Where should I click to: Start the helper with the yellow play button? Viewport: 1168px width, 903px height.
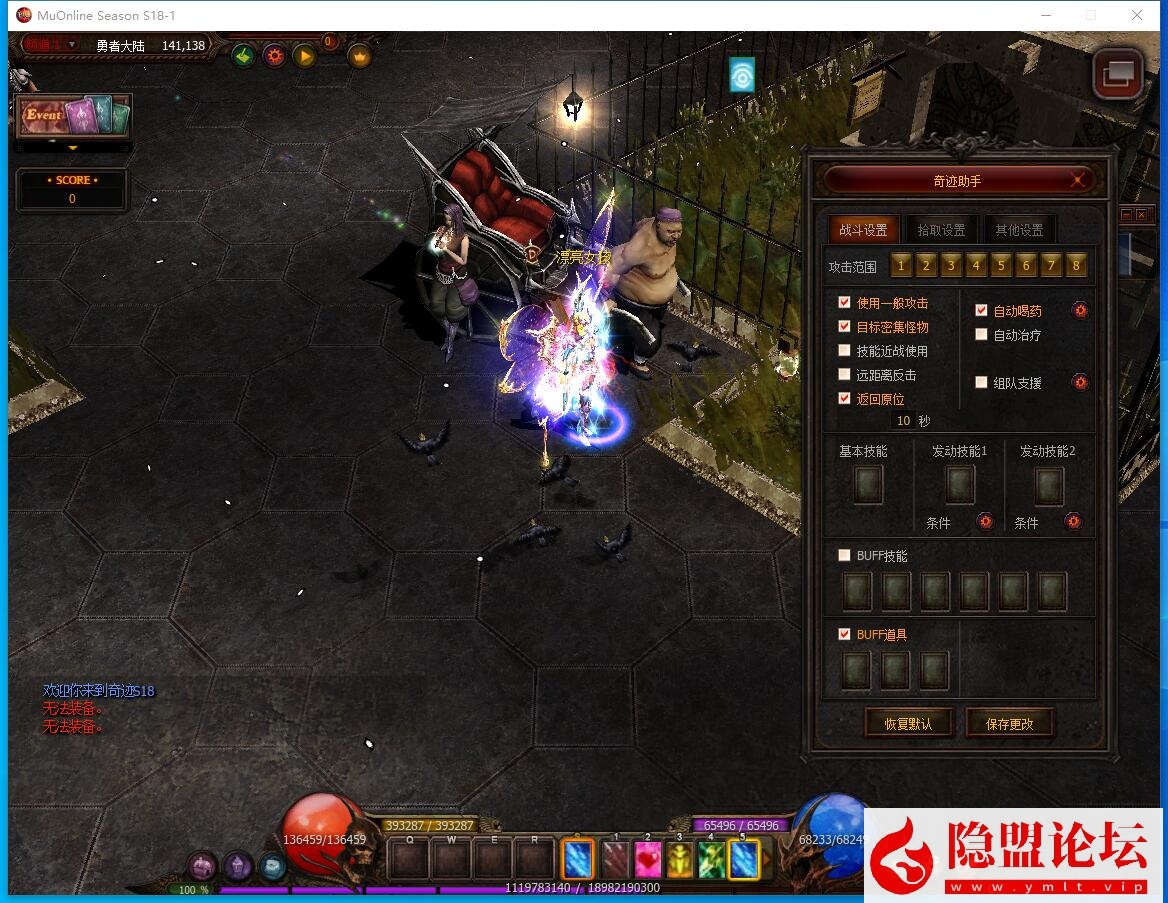[305, 56]
